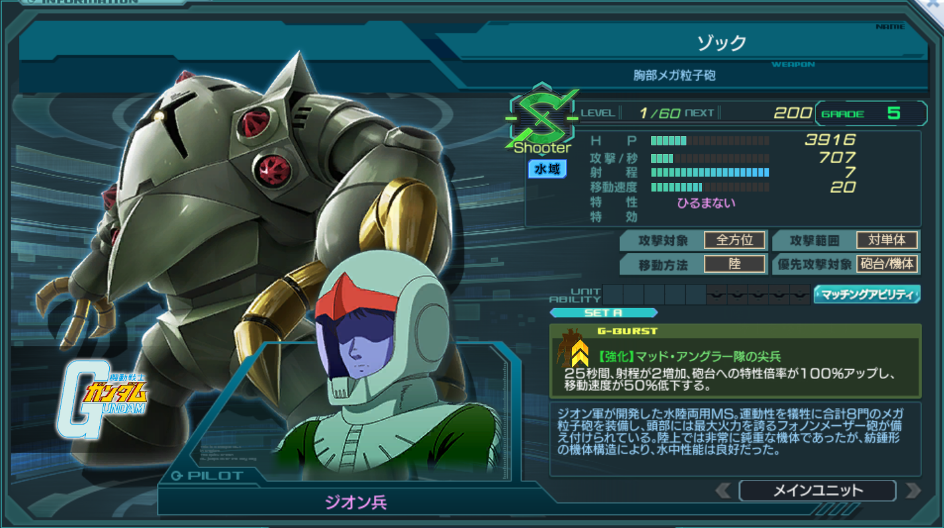The height and width of the screenshot is (528, 944).
Task: Click the G-BURST skill icon
Action: pyautogui.click(x=578, y=352)
